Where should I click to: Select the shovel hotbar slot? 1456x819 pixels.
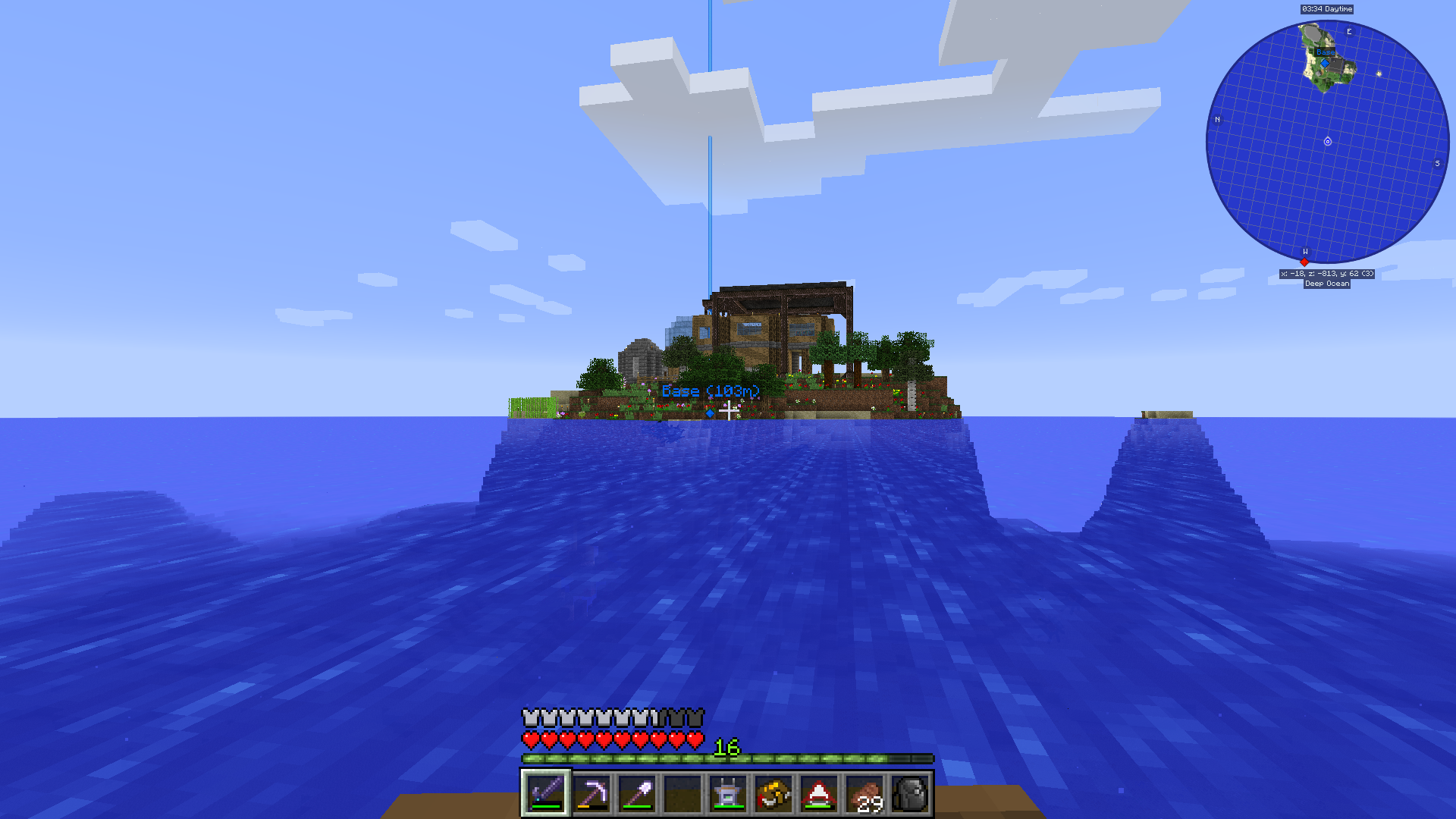coord(636,793)
